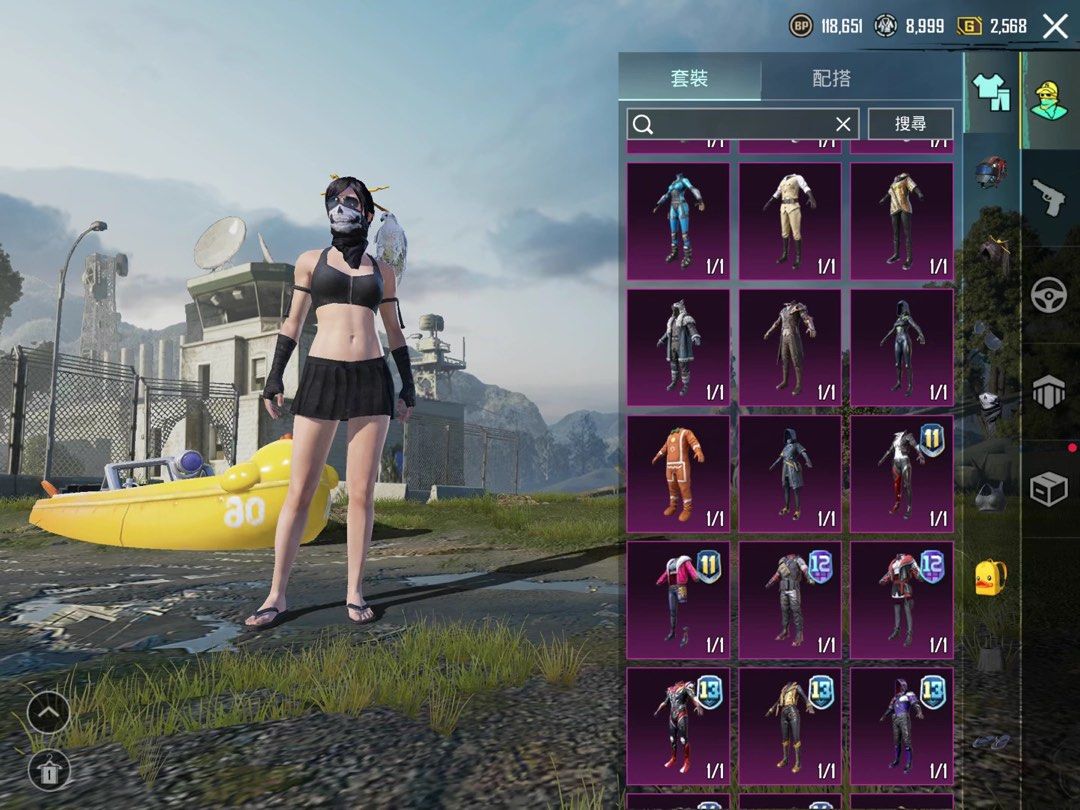Click the padlock button

pos(48,769)
